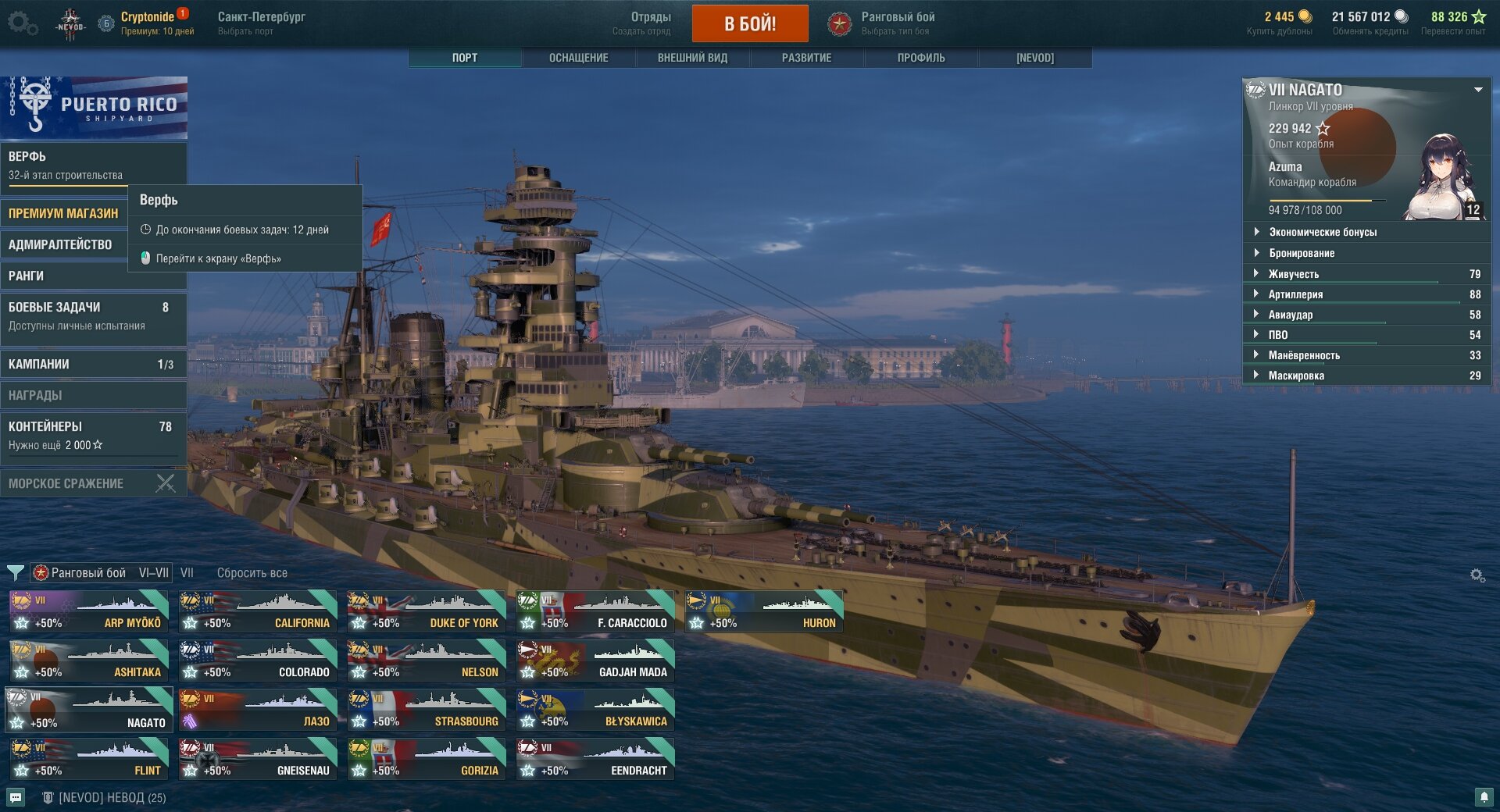Select the California ship in carousel
This screenshot has width=1500, height=812.
coord(258,611)
